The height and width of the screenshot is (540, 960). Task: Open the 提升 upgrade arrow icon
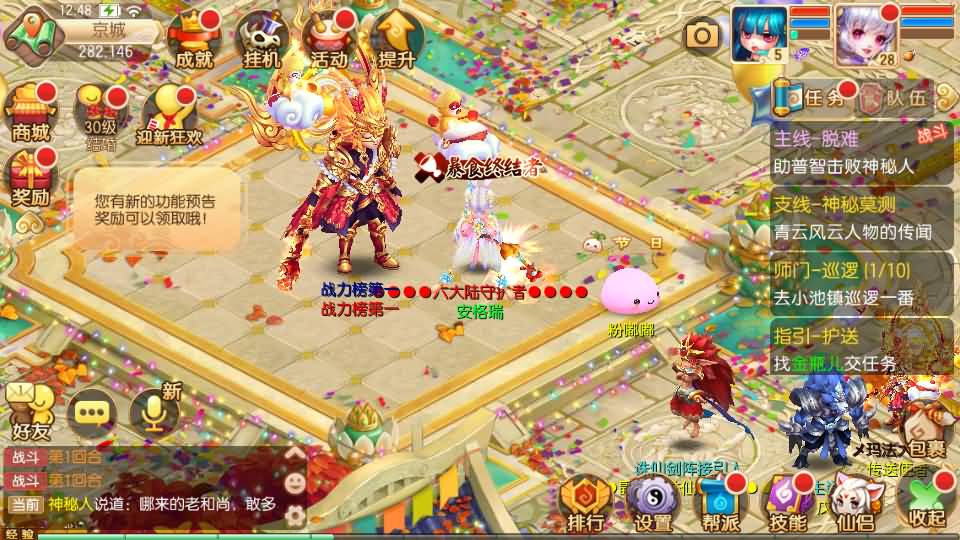397,42
